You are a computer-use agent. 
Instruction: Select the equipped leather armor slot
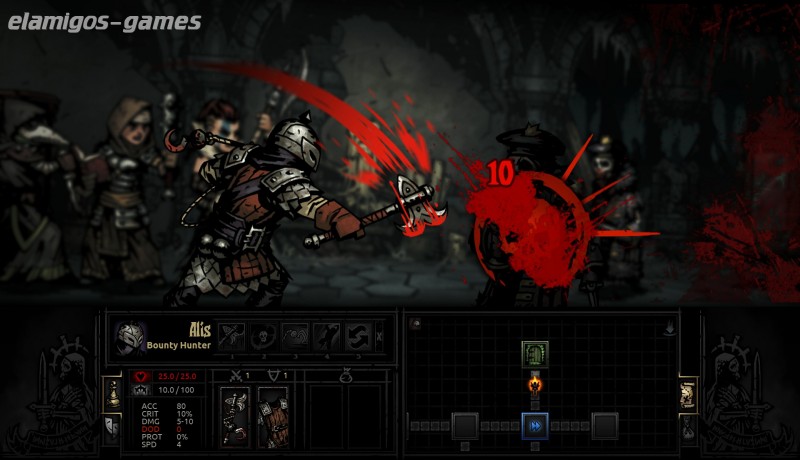tap(272, 414)
